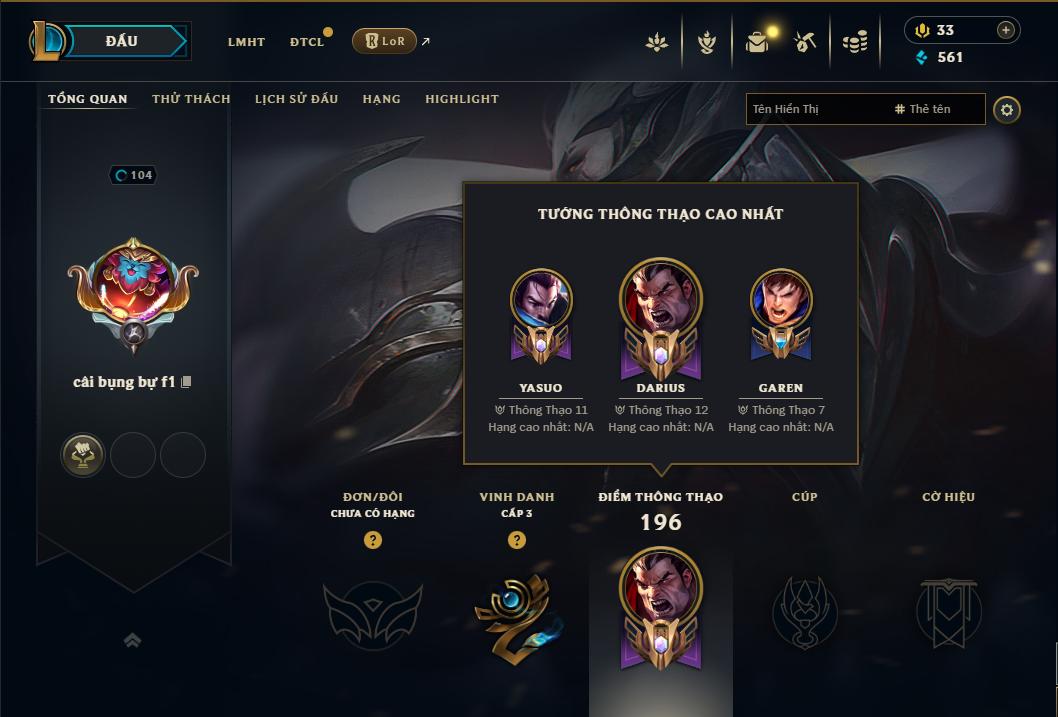1058x717 pixels.
Task: Launch LoR from the navigation bar
Action: (384, 41)
